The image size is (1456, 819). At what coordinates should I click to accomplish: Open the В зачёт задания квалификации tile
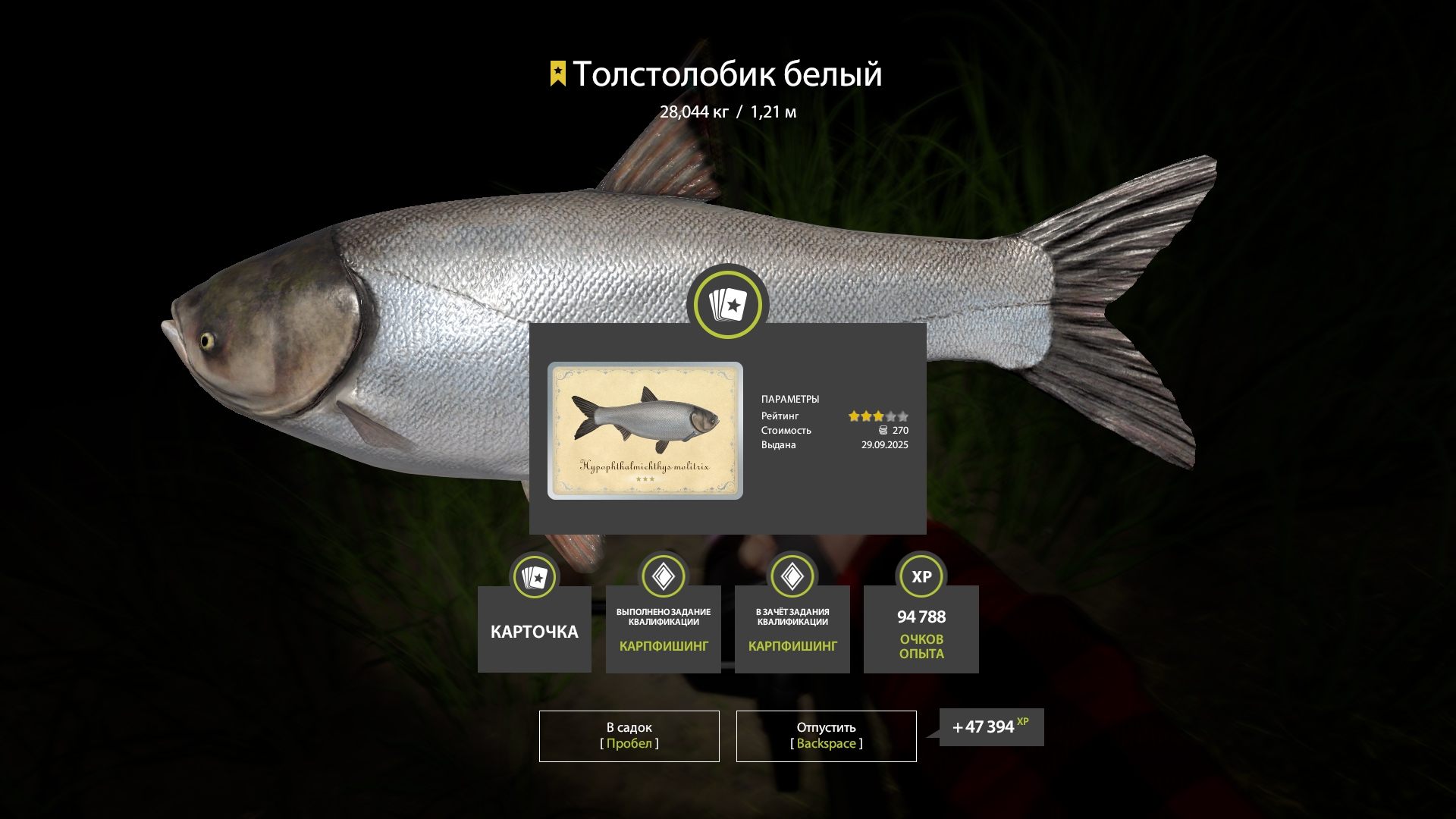point(792,629)
